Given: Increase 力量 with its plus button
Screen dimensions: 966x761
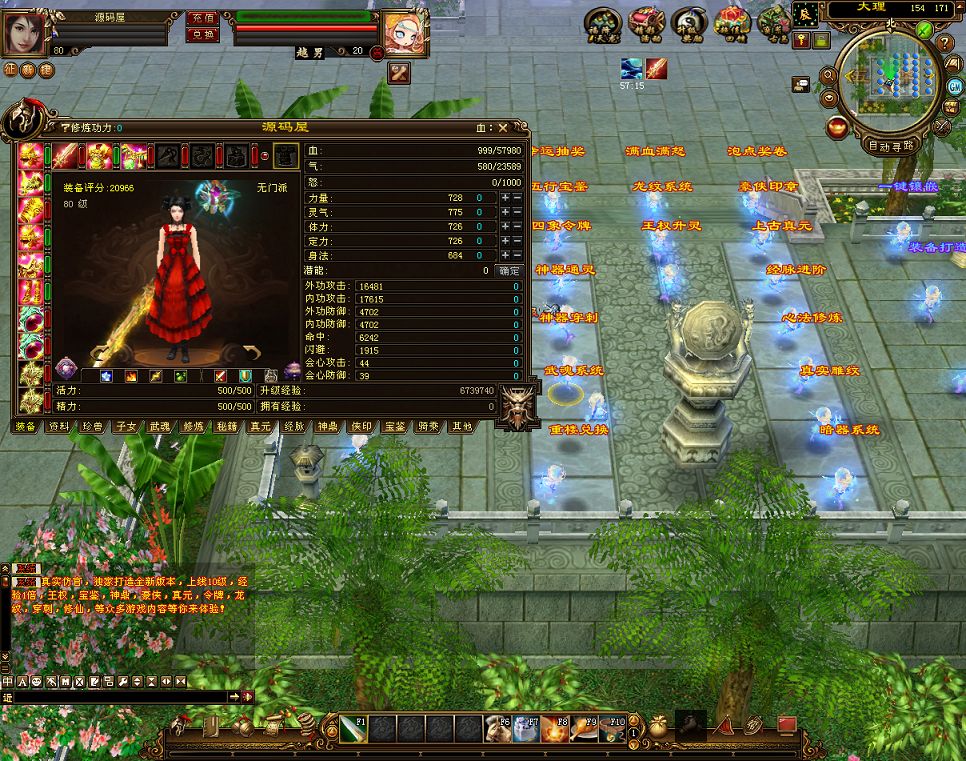Looking at the screenshot, I should pyautogui.click(x=505, y=199).
